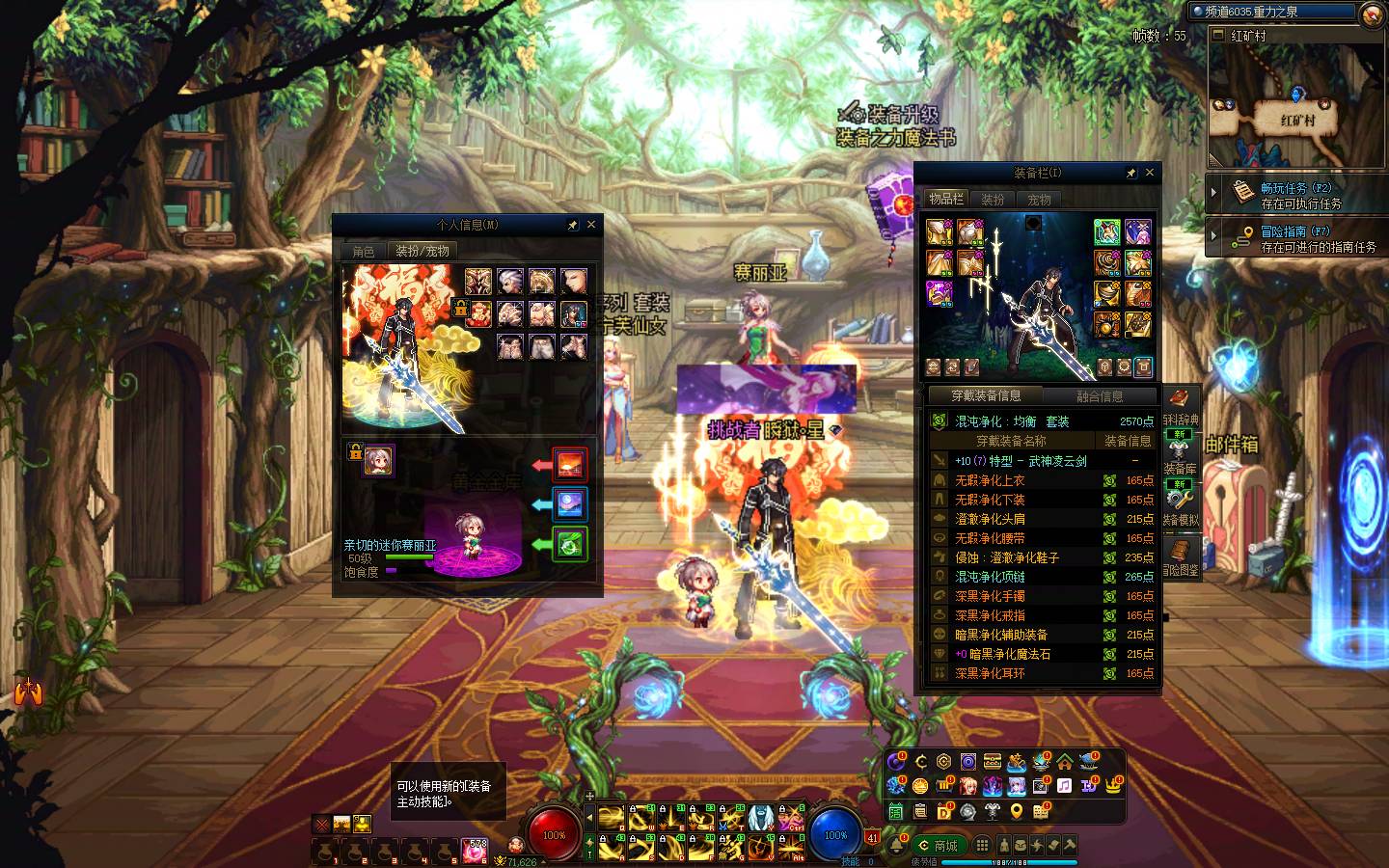
Task: Open the 商城 shop button
Action: point(938,846)
